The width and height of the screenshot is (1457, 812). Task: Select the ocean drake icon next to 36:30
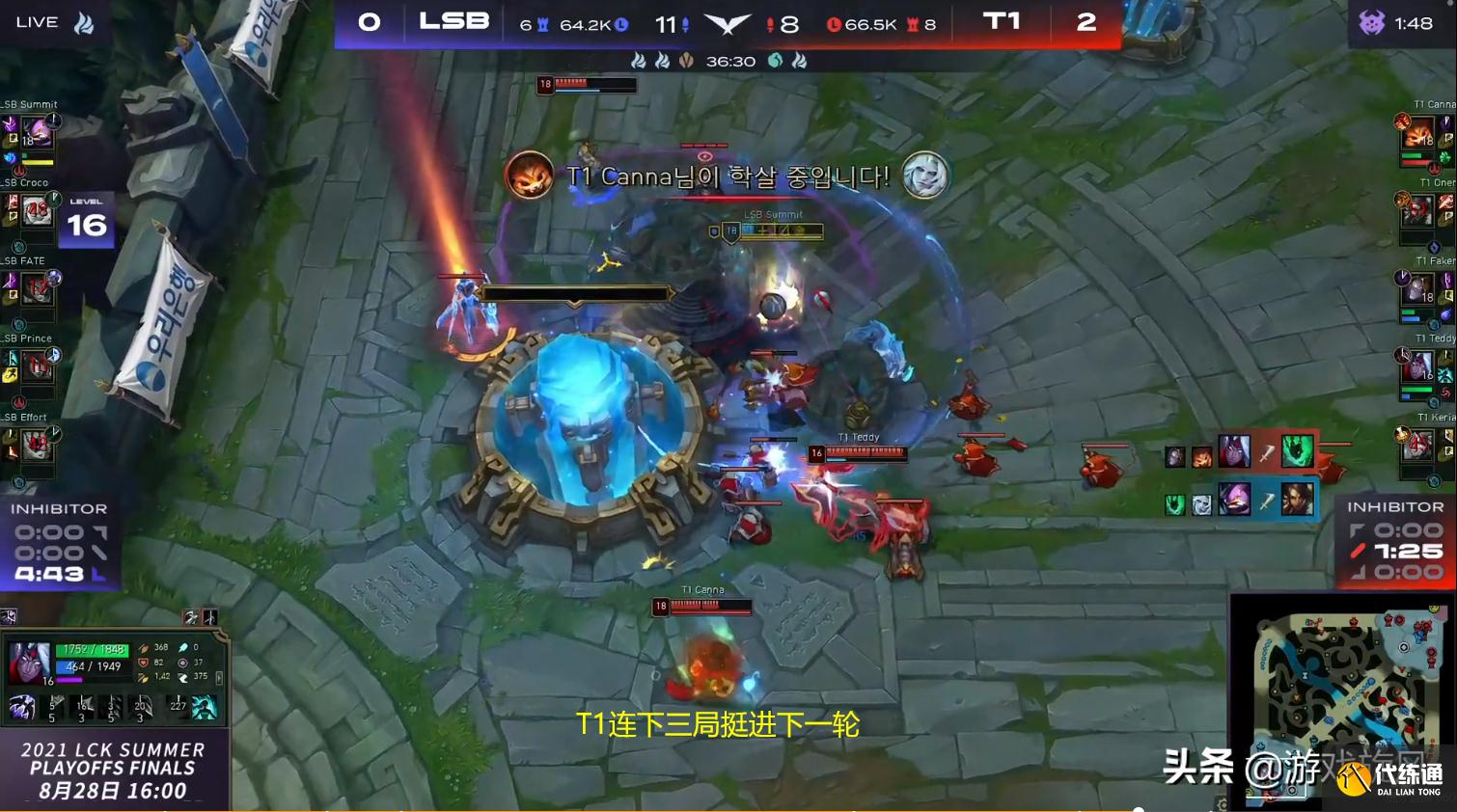(776, 60)
